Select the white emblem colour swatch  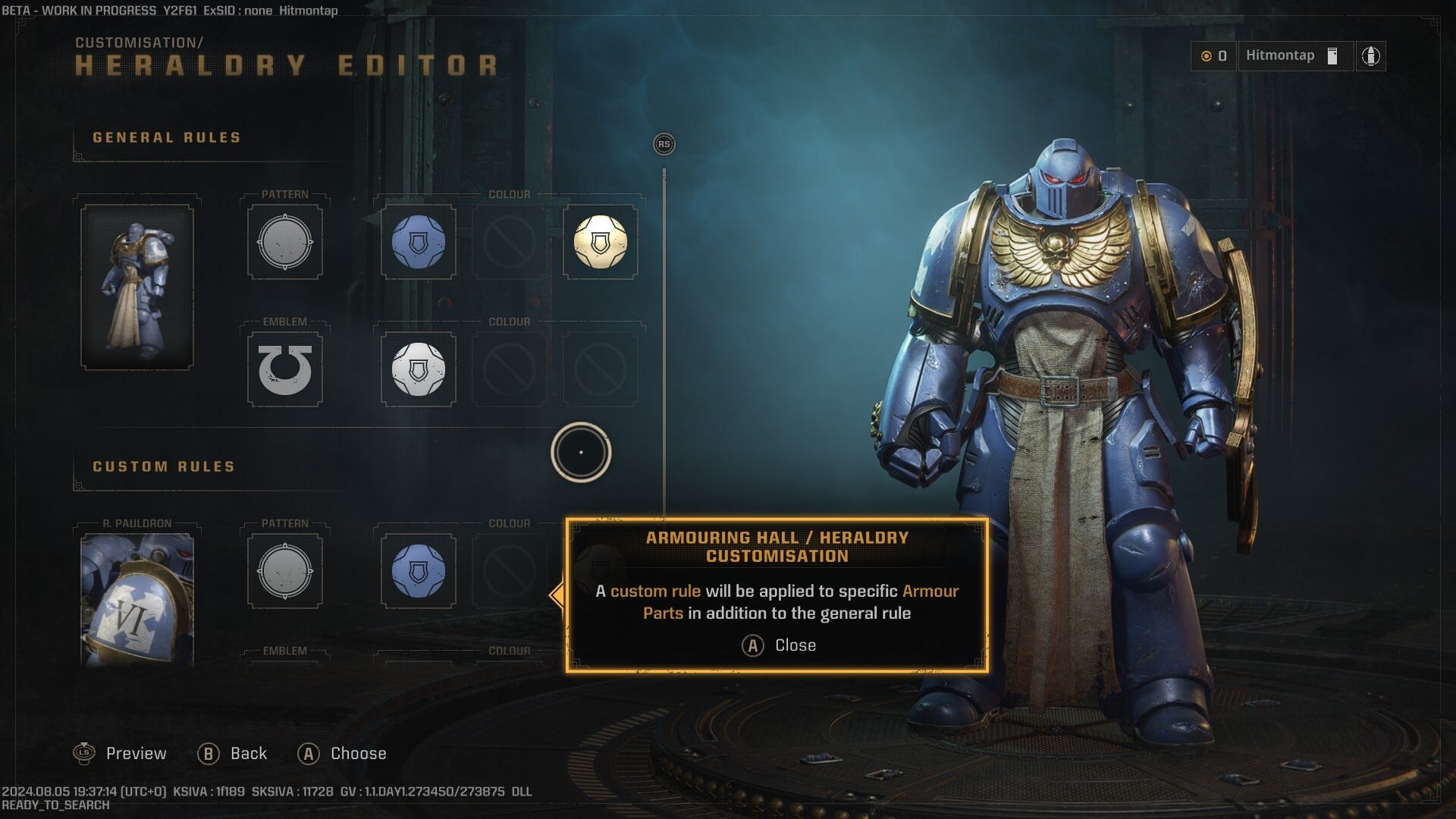pos(418,370)
